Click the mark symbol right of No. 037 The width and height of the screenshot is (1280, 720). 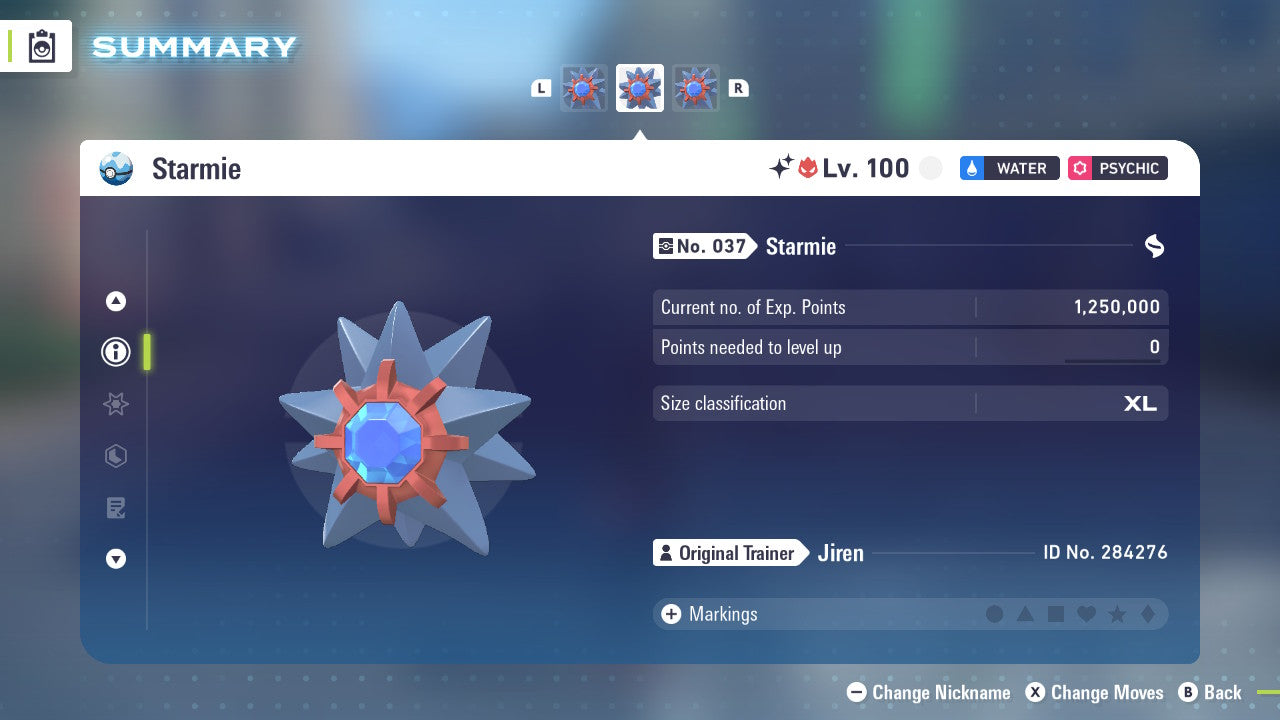click(x=1154, y=246)
